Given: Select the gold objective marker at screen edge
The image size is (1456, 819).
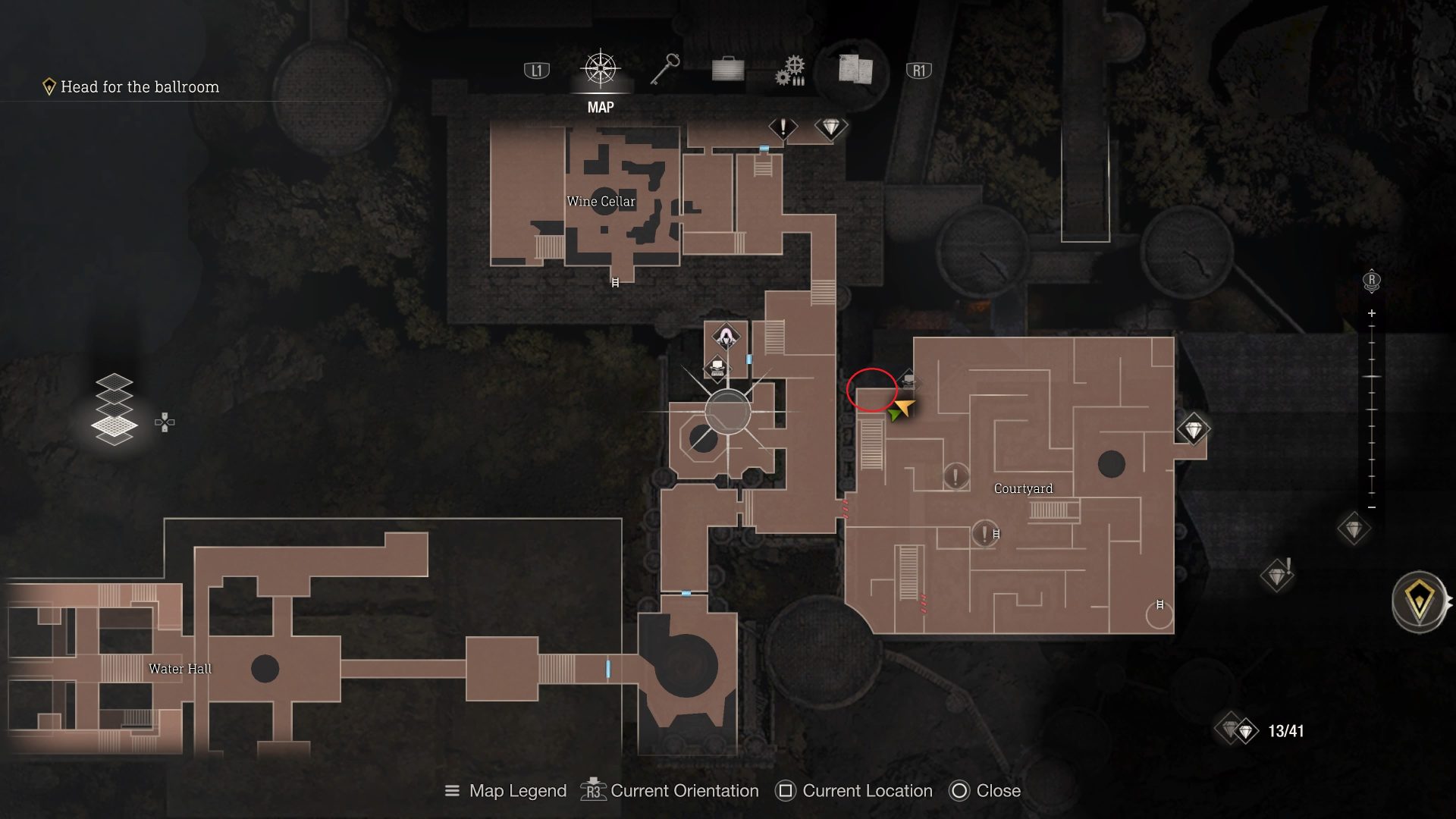Looking at the screenshot, I should [1418, 602].
